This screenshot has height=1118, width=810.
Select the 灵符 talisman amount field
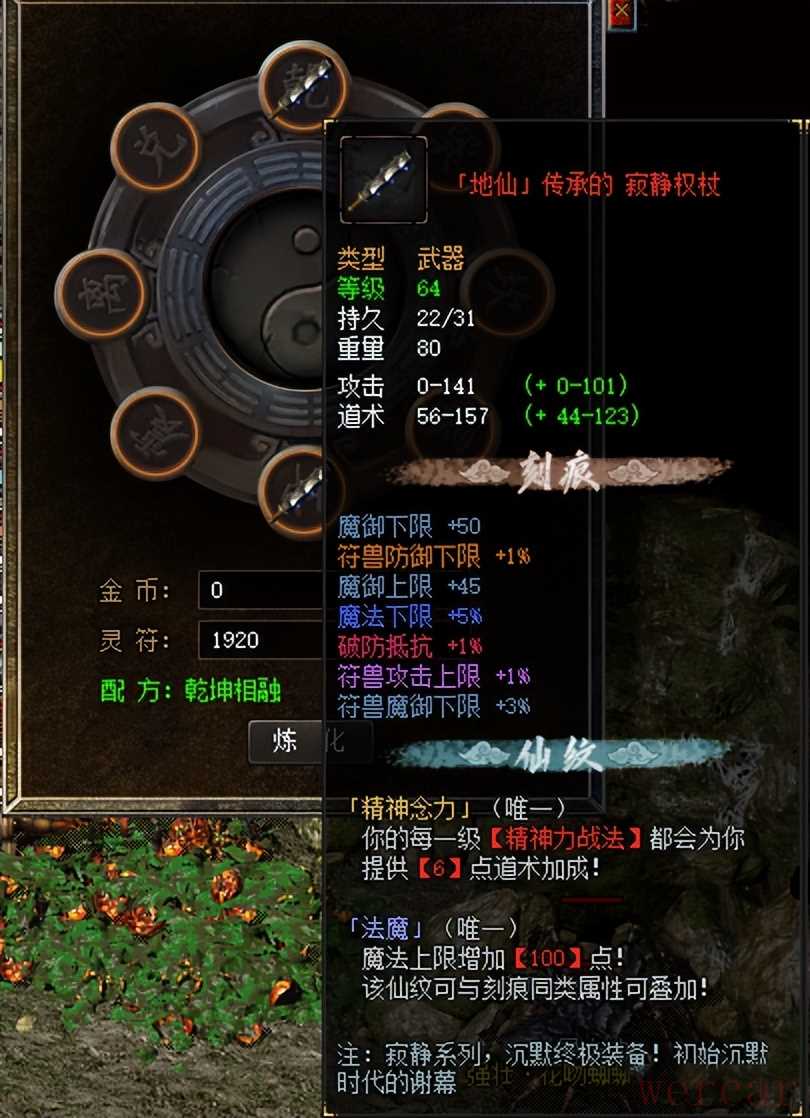pos(262,640)
